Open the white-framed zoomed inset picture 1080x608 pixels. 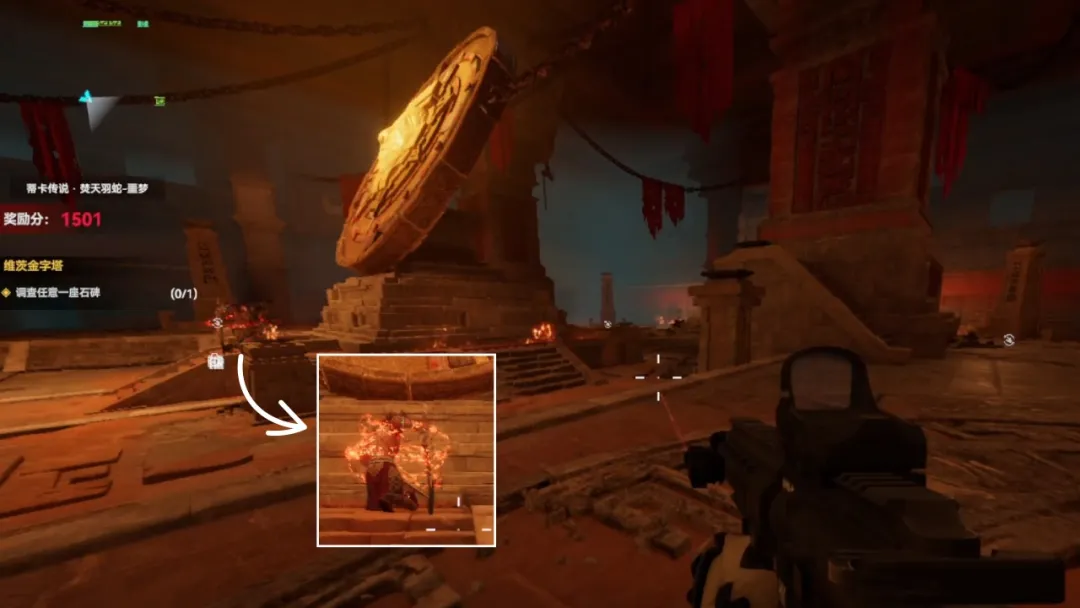click(406, 449)
